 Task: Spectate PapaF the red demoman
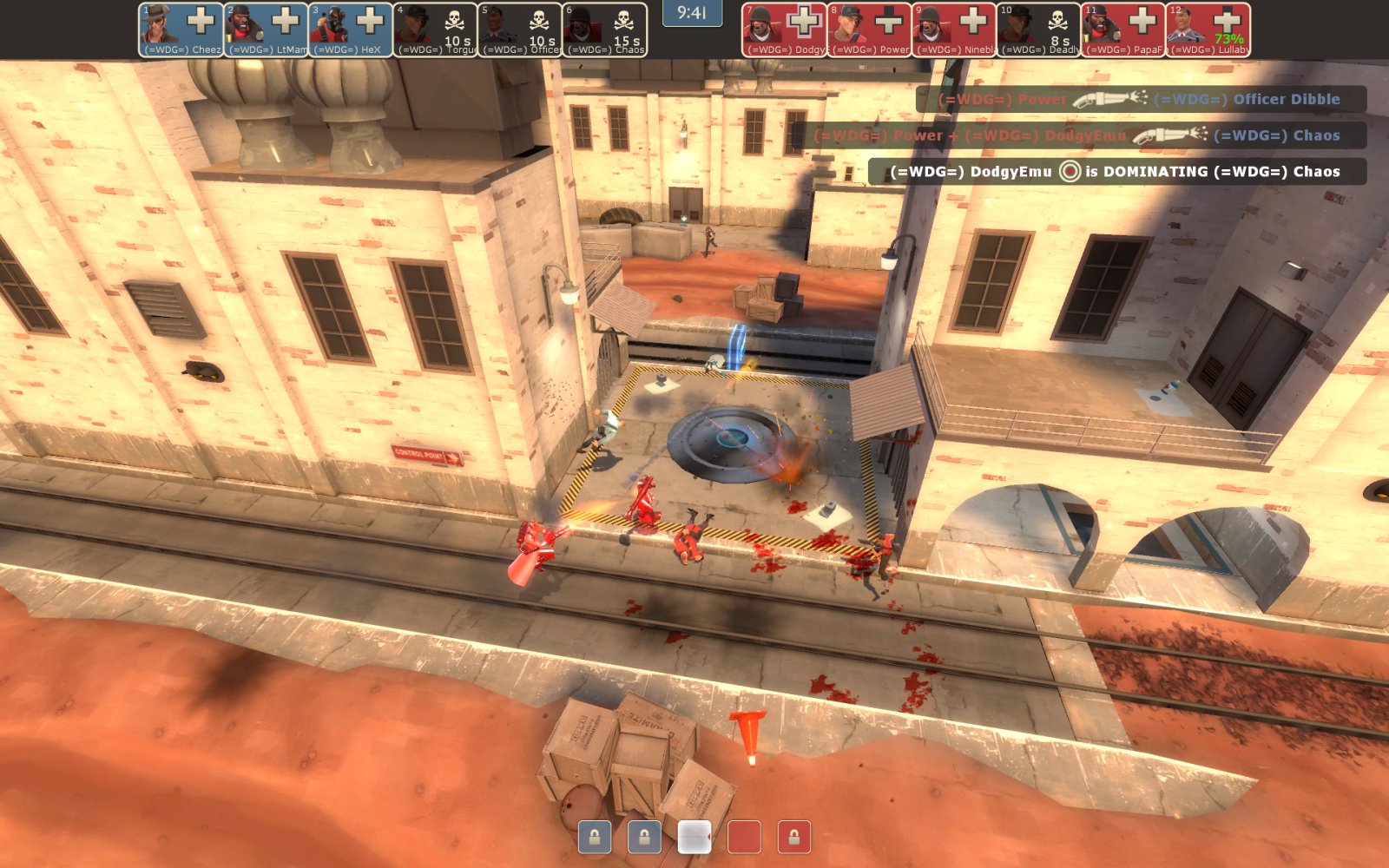tap(1124, 30)
